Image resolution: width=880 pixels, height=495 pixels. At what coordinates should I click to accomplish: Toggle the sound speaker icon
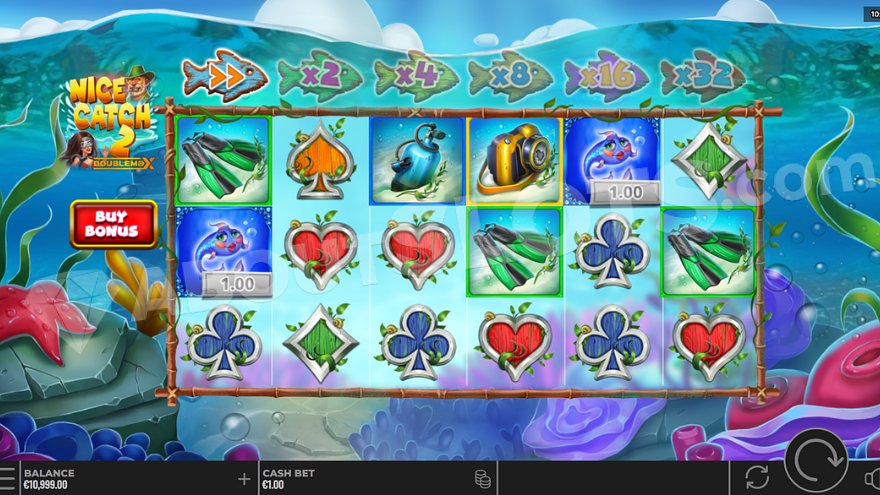click(x=871, y=477)
